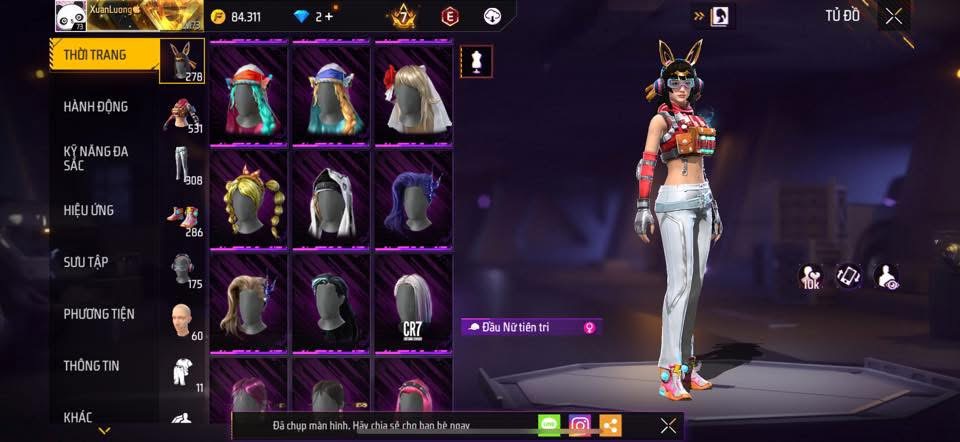Switch to the Thời Trang category
This screenshot has width=960, height=442.
click(x=95, y=55)
